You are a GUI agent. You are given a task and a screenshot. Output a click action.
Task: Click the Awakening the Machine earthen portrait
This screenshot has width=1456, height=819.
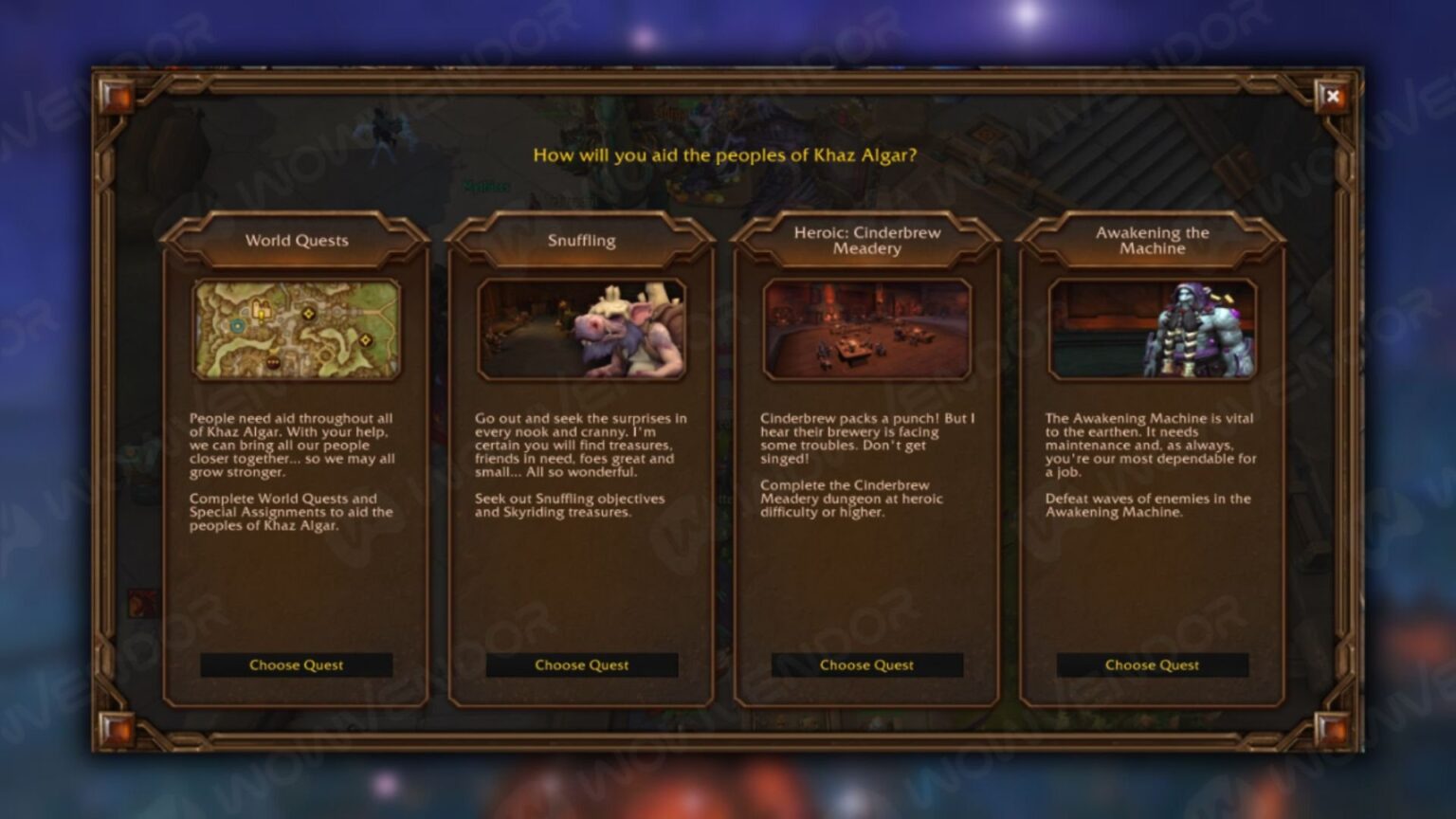1151,329
